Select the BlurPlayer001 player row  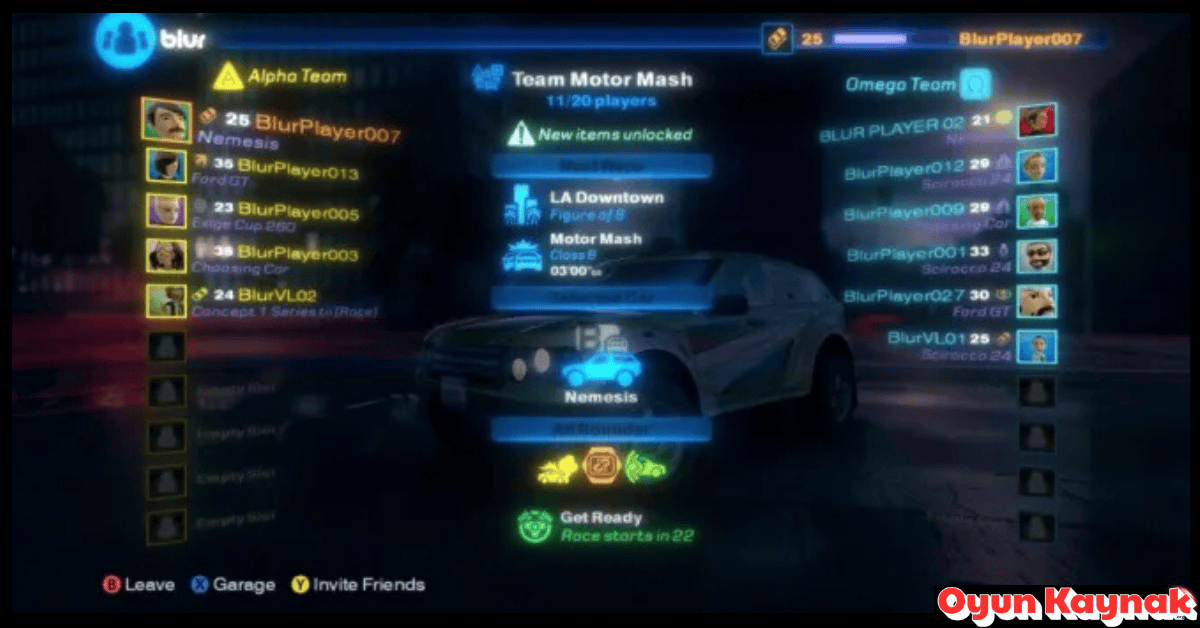906,254
